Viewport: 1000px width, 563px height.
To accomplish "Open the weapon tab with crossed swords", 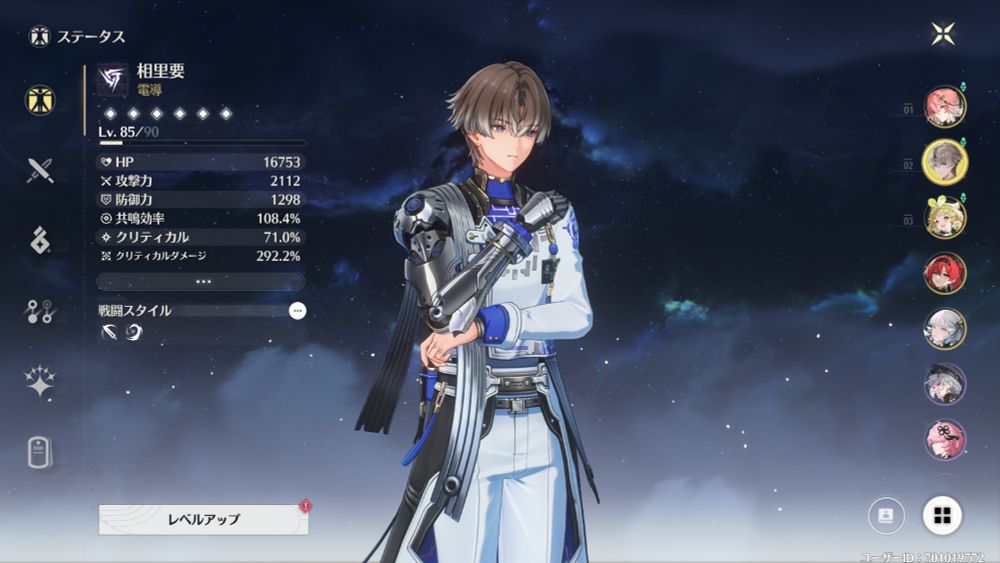I will click(x=40, y=170).
